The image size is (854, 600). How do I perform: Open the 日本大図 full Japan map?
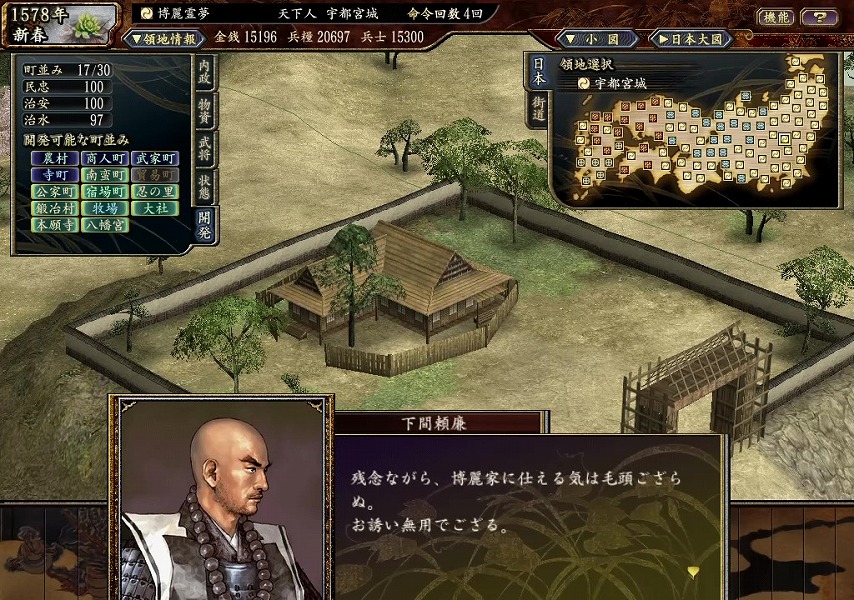click(692, 39)
